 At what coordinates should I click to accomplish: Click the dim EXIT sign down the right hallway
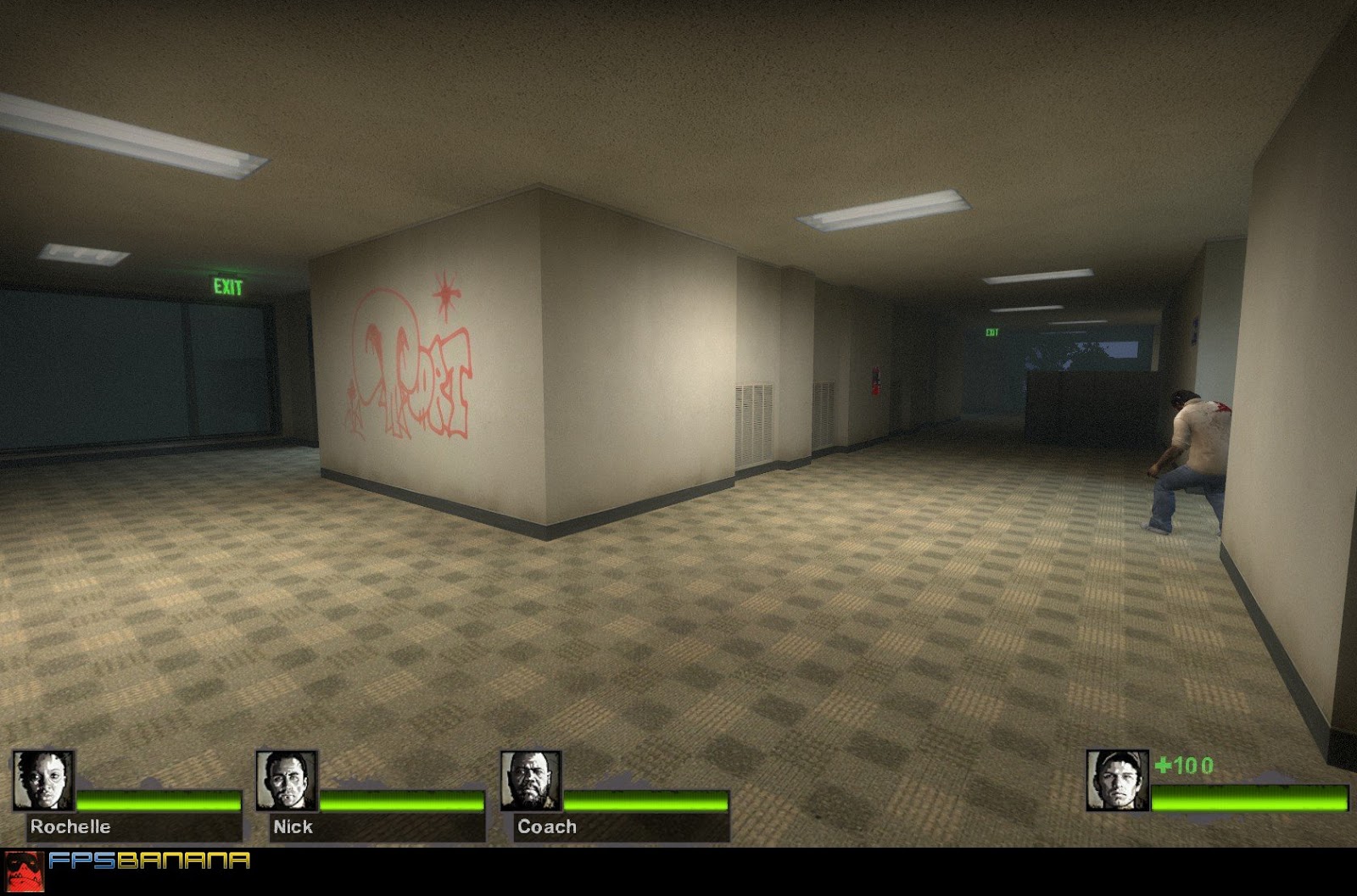pyautogui.click(x=991, y=333)
